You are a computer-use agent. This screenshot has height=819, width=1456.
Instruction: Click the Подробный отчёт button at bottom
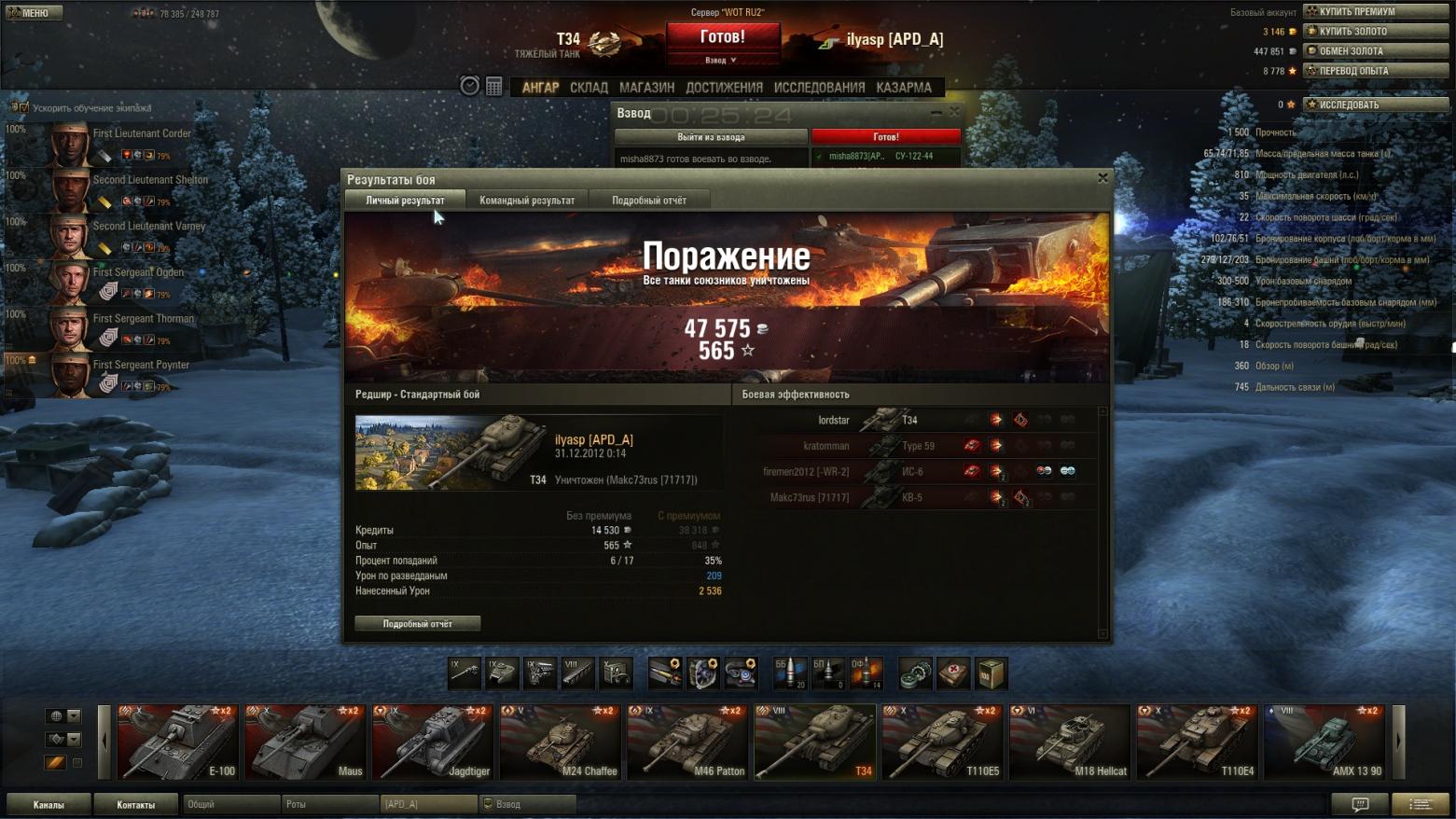pos(418,623)
